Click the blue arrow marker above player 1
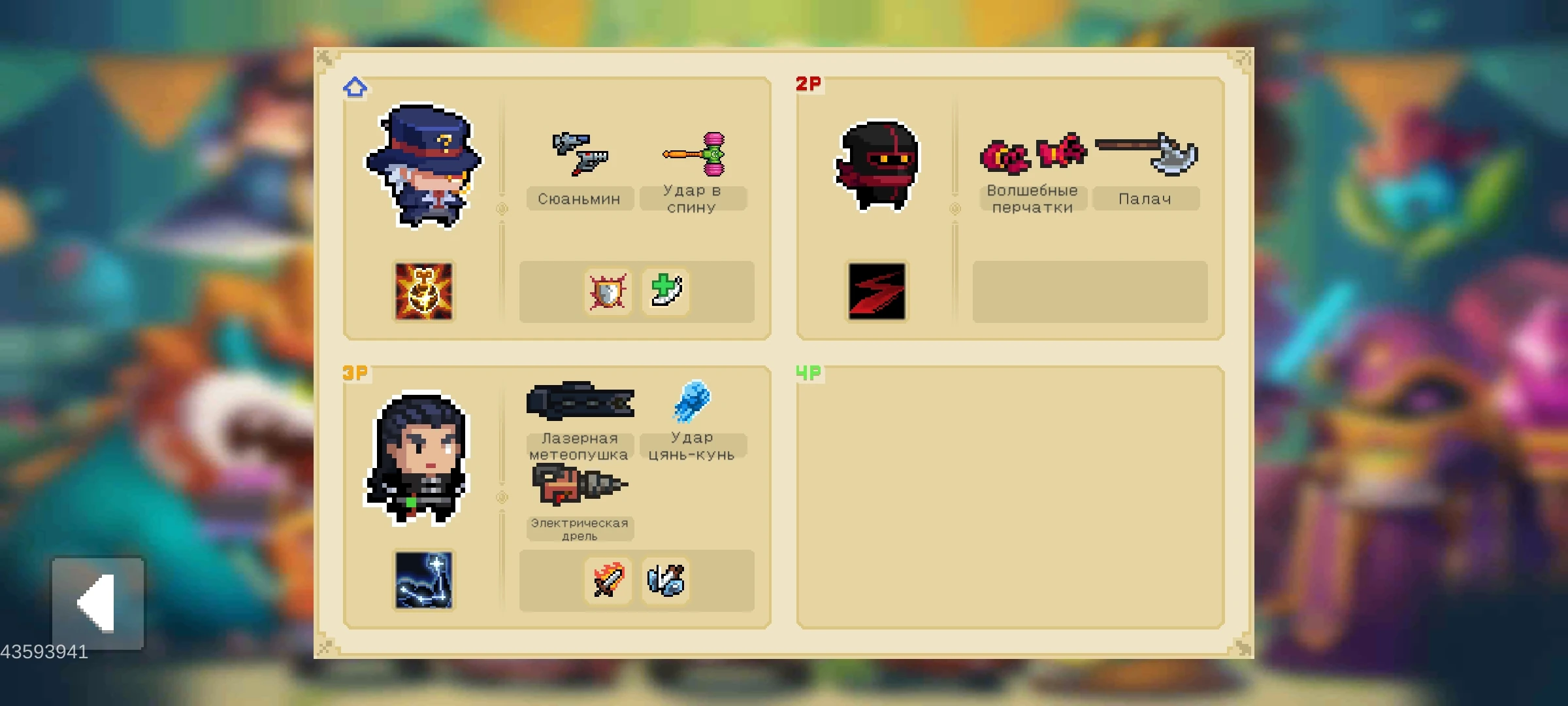The image size is (1568, 706). [355, 86]
